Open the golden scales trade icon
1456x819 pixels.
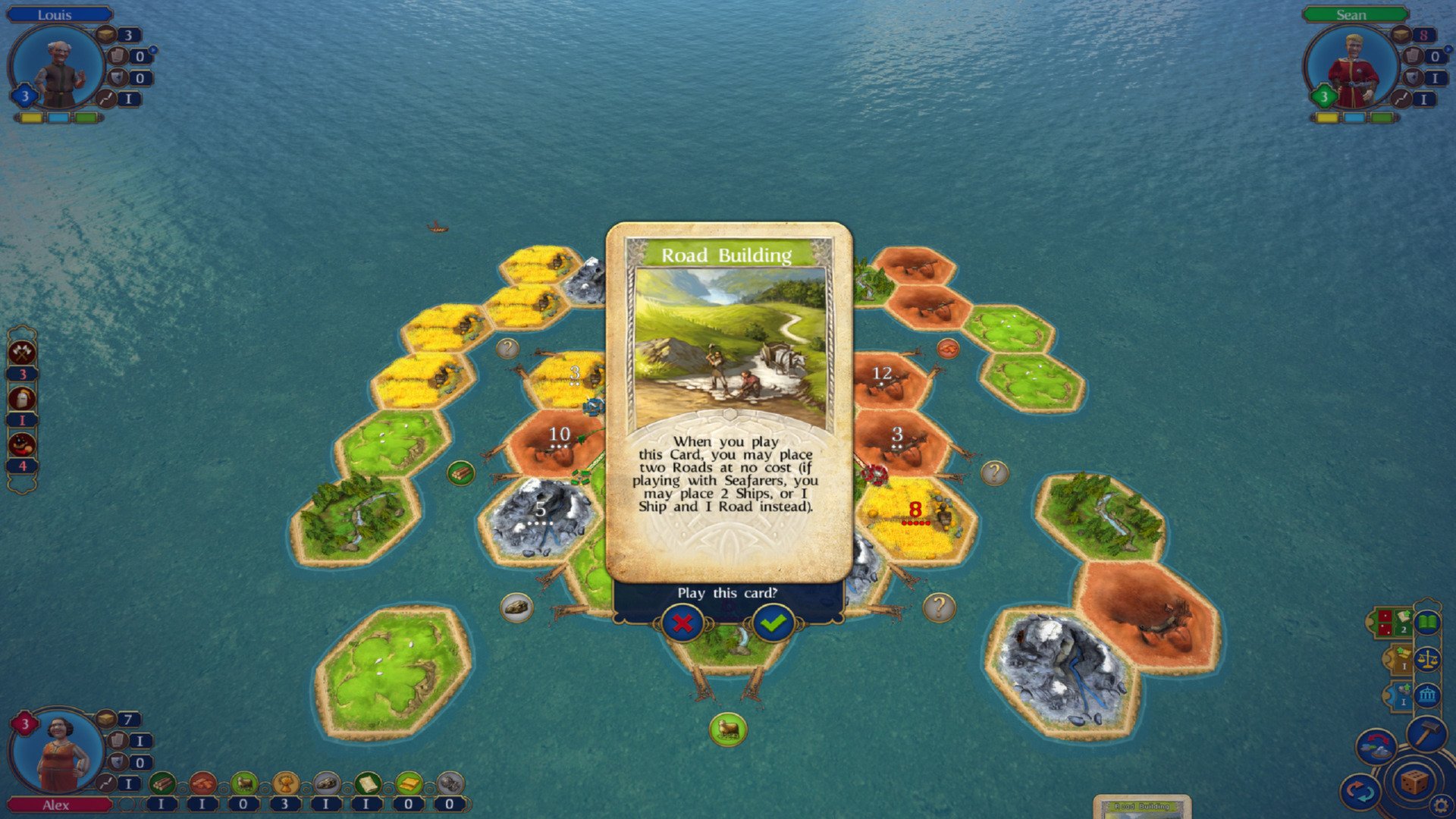pos(1427,659)
